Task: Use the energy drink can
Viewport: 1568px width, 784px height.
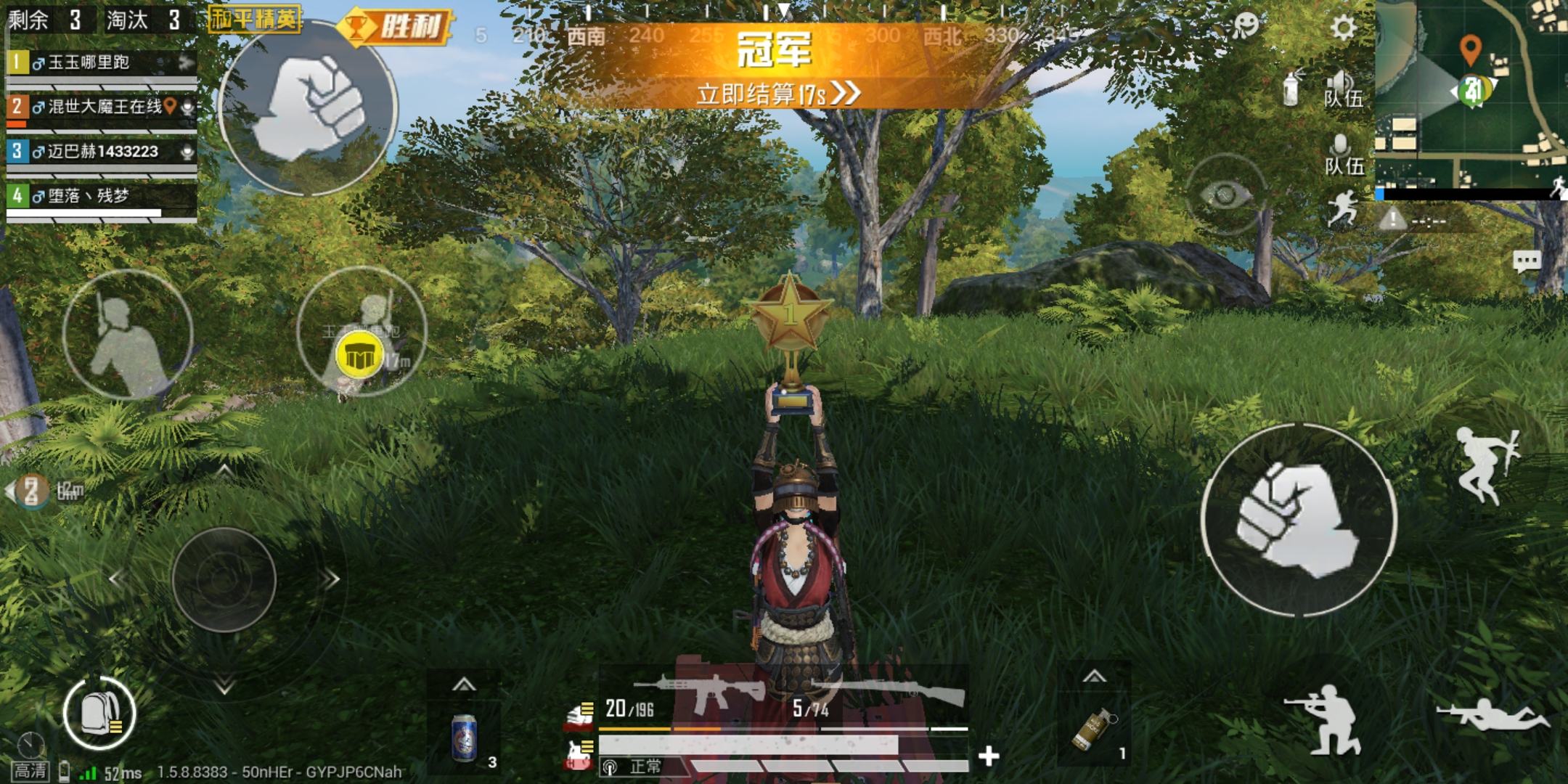Action: coord(464,737)
